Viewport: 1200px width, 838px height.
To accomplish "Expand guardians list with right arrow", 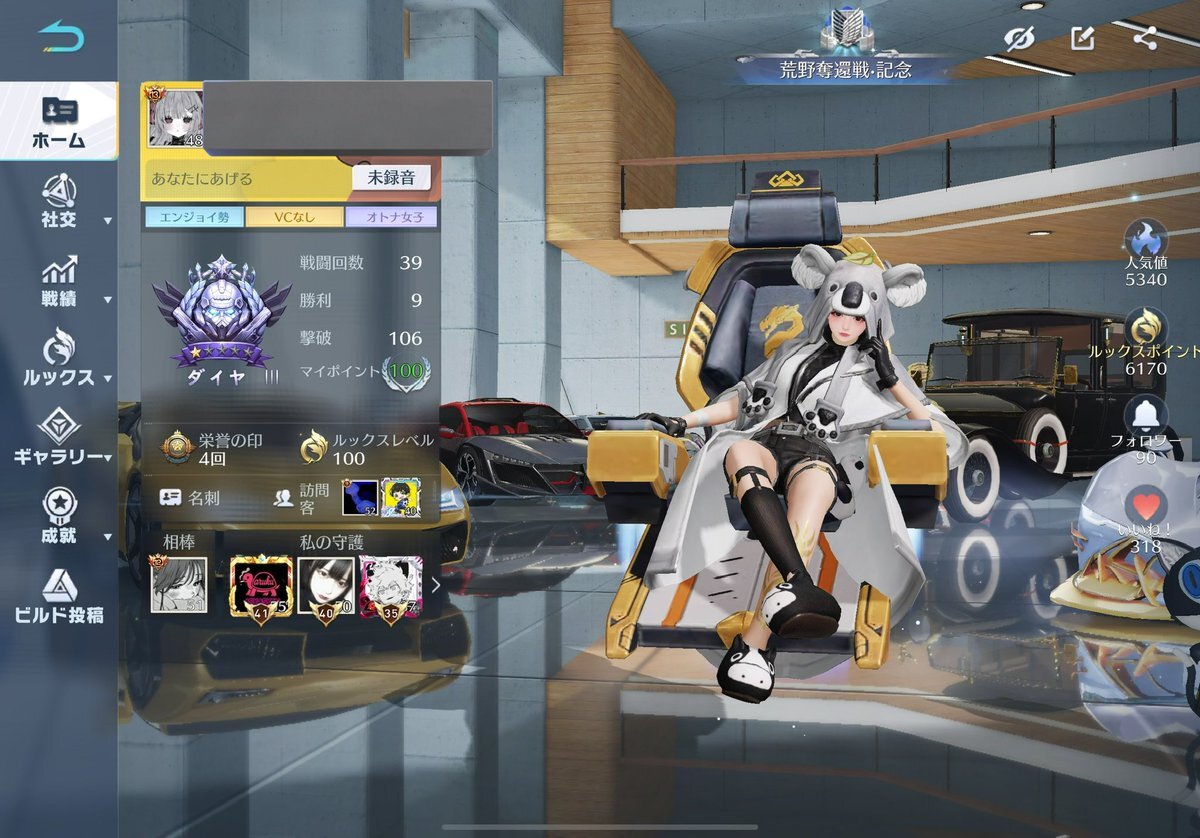I will pyautogui.click(x=436, y=586).
